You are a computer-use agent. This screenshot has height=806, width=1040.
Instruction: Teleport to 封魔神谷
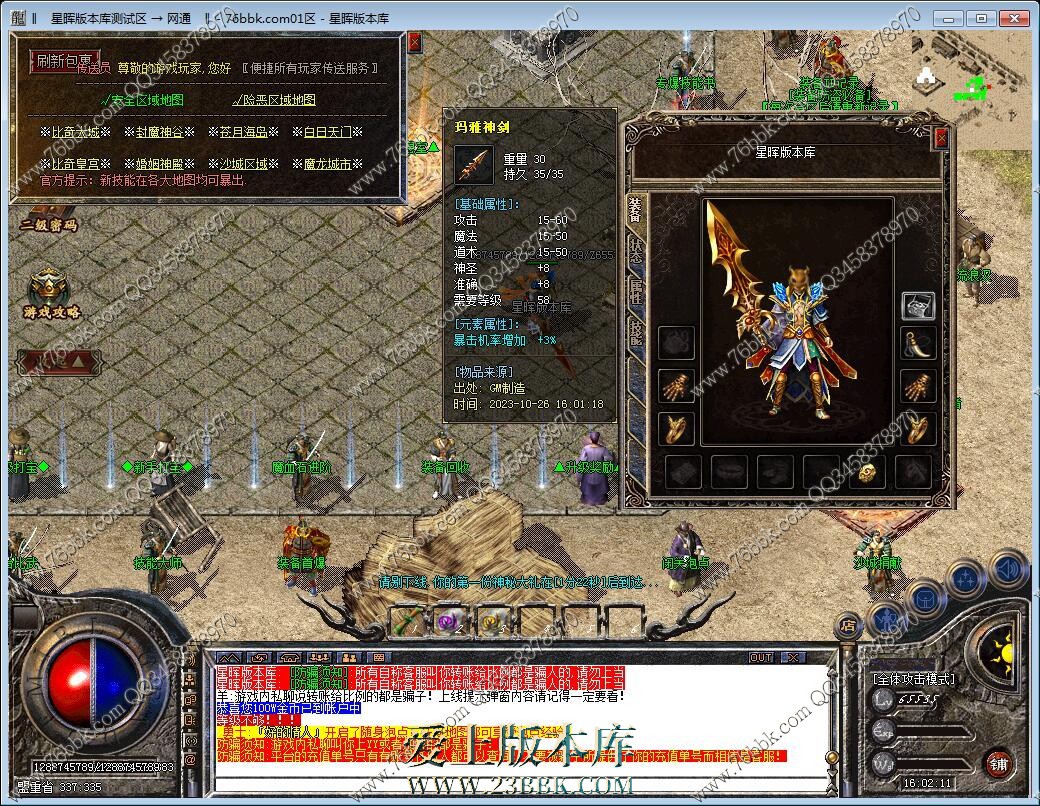point(160,132)
